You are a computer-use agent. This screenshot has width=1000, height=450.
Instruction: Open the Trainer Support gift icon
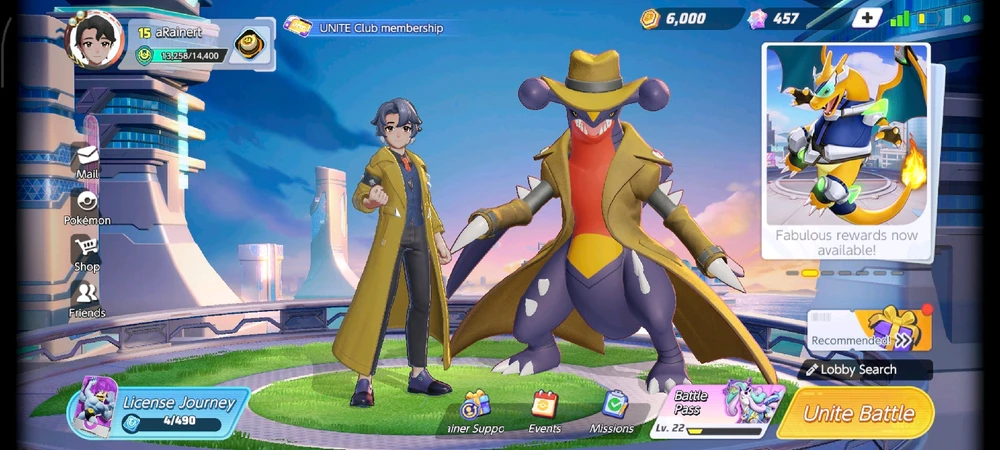[475, 412]
